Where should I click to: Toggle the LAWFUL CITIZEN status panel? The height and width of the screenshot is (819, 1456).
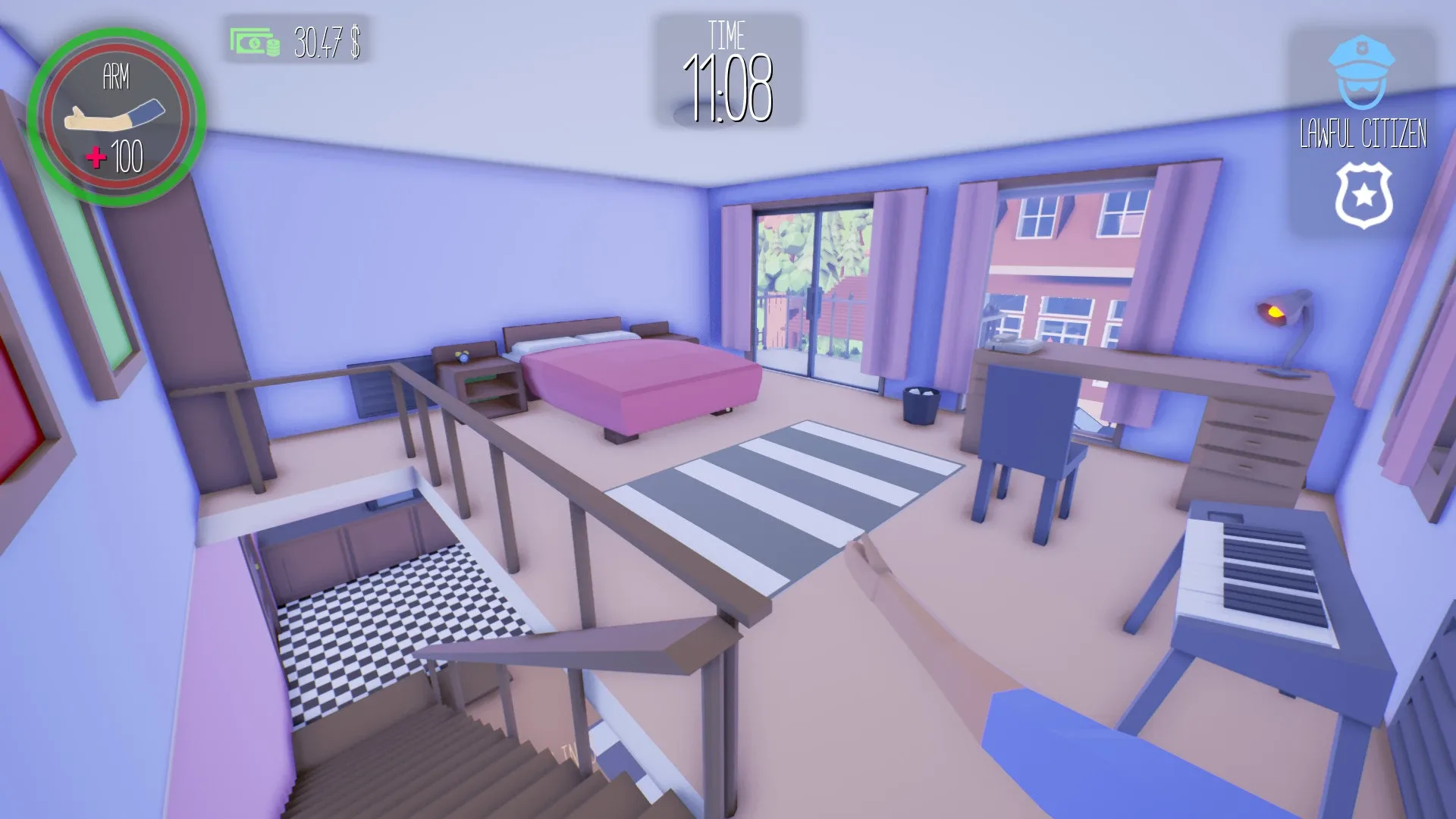pos(1363,129)
